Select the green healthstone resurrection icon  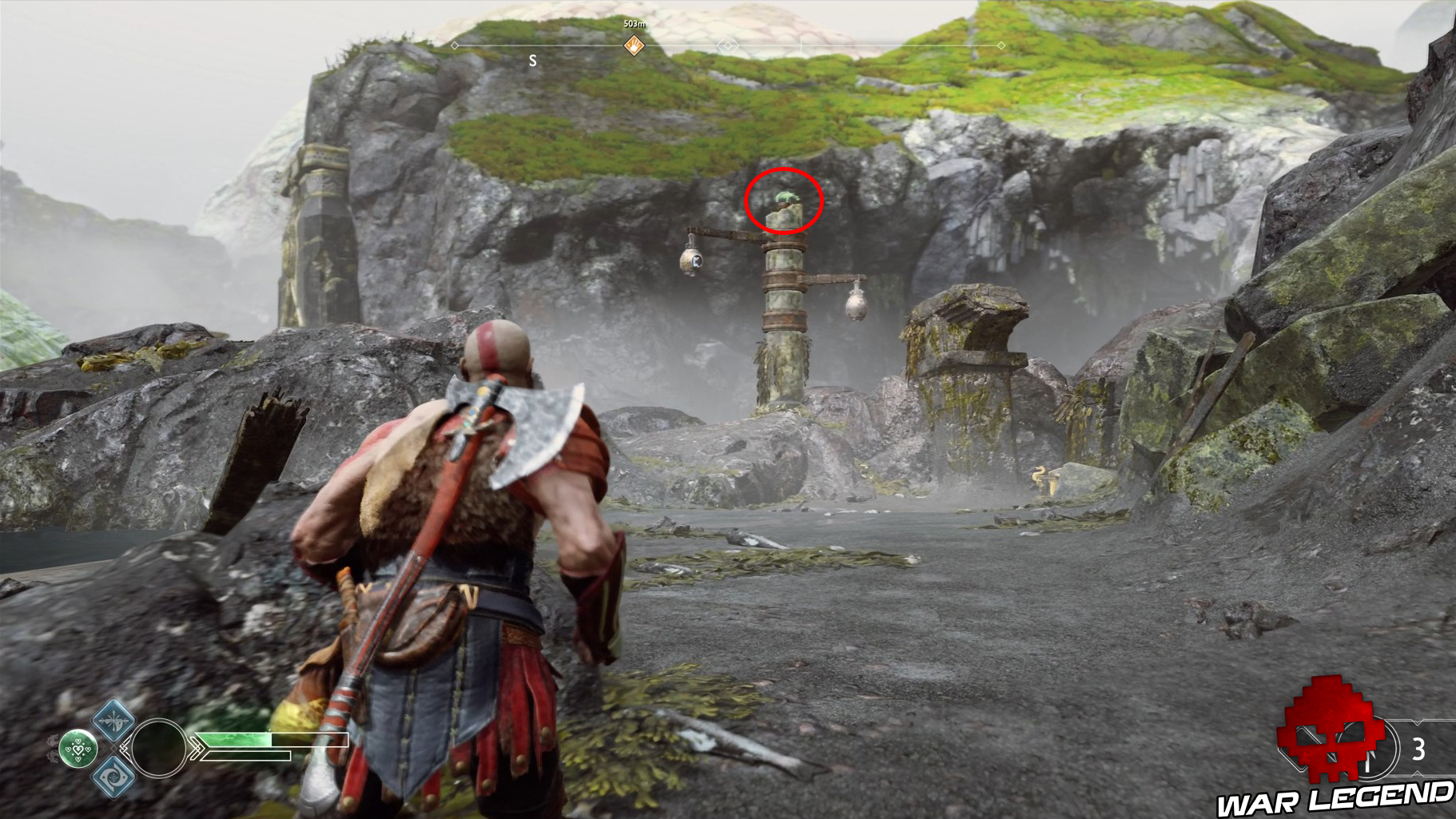point(78,748)
